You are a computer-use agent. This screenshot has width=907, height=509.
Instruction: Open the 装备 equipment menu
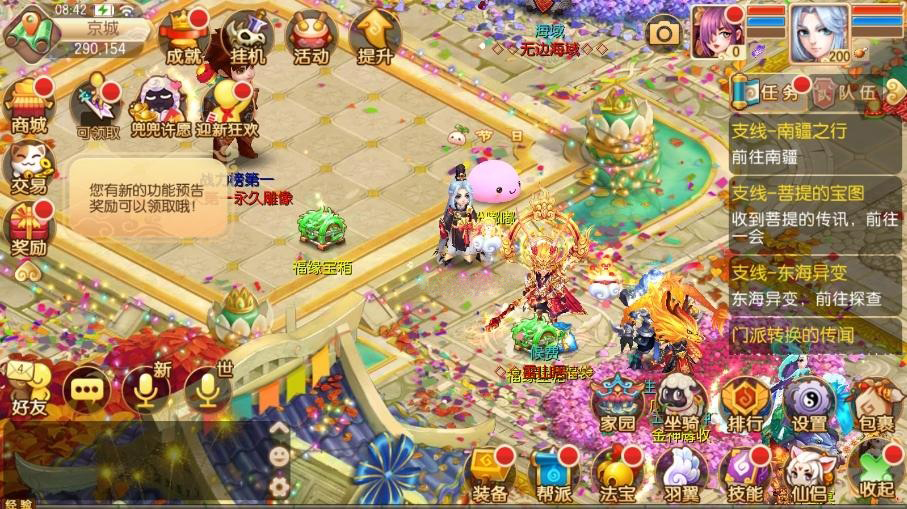click(x=491, y=473)
